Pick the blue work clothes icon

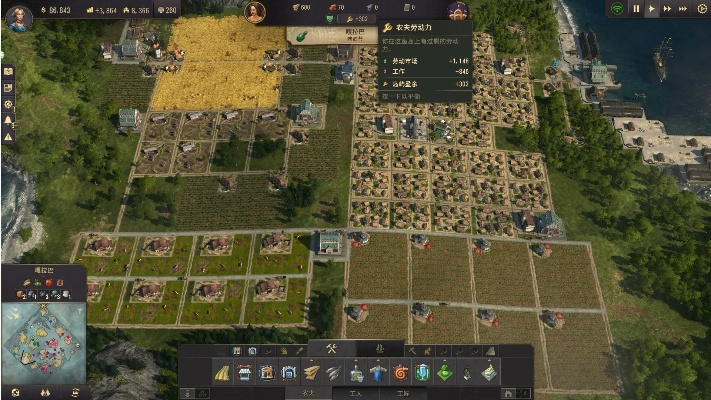tap(379, 372)
